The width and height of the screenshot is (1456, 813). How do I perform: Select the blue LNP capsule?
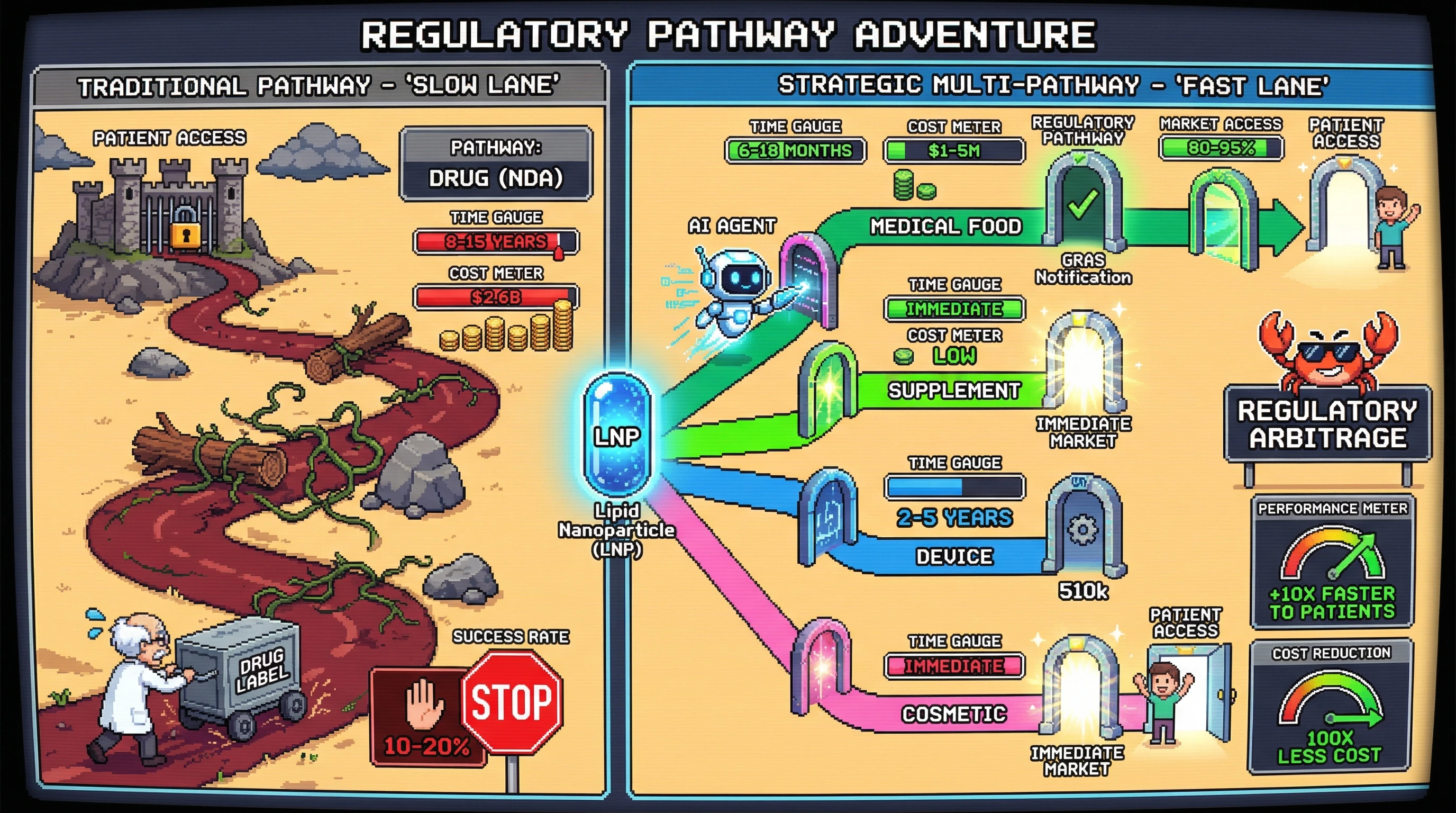[617, 435]
